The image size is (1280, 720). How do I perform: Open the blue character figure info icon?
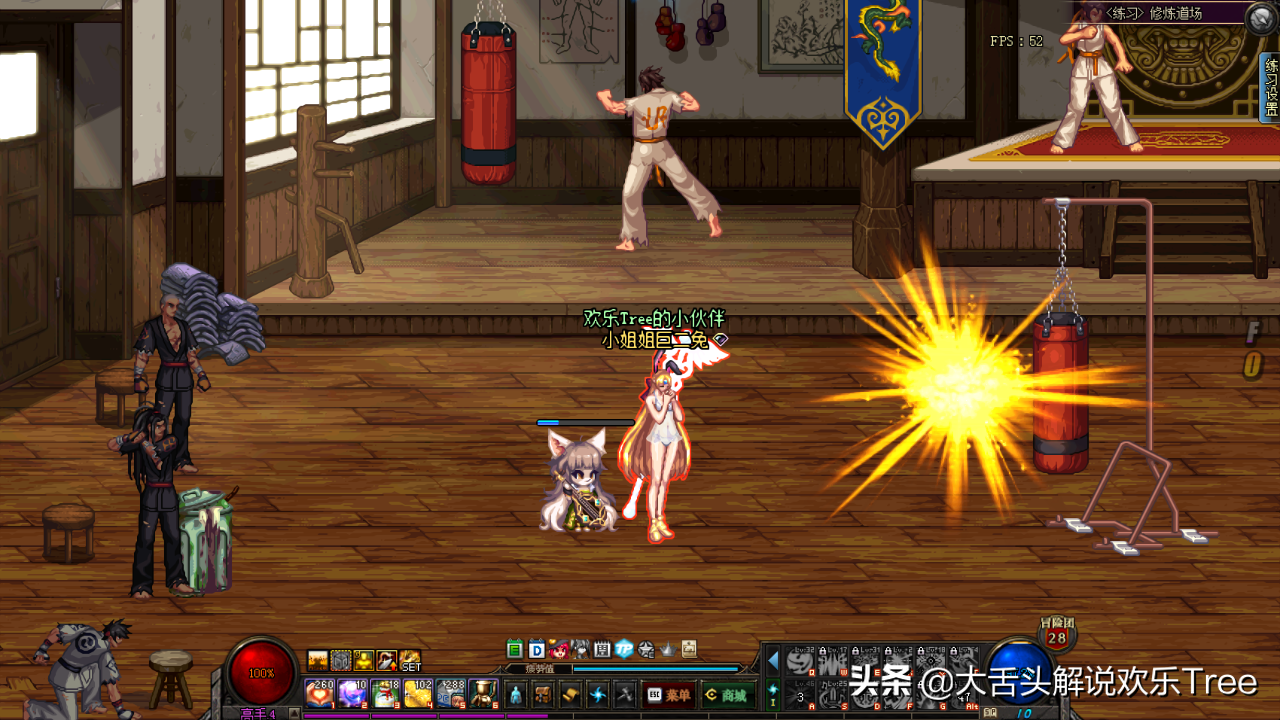coord(515,694)
